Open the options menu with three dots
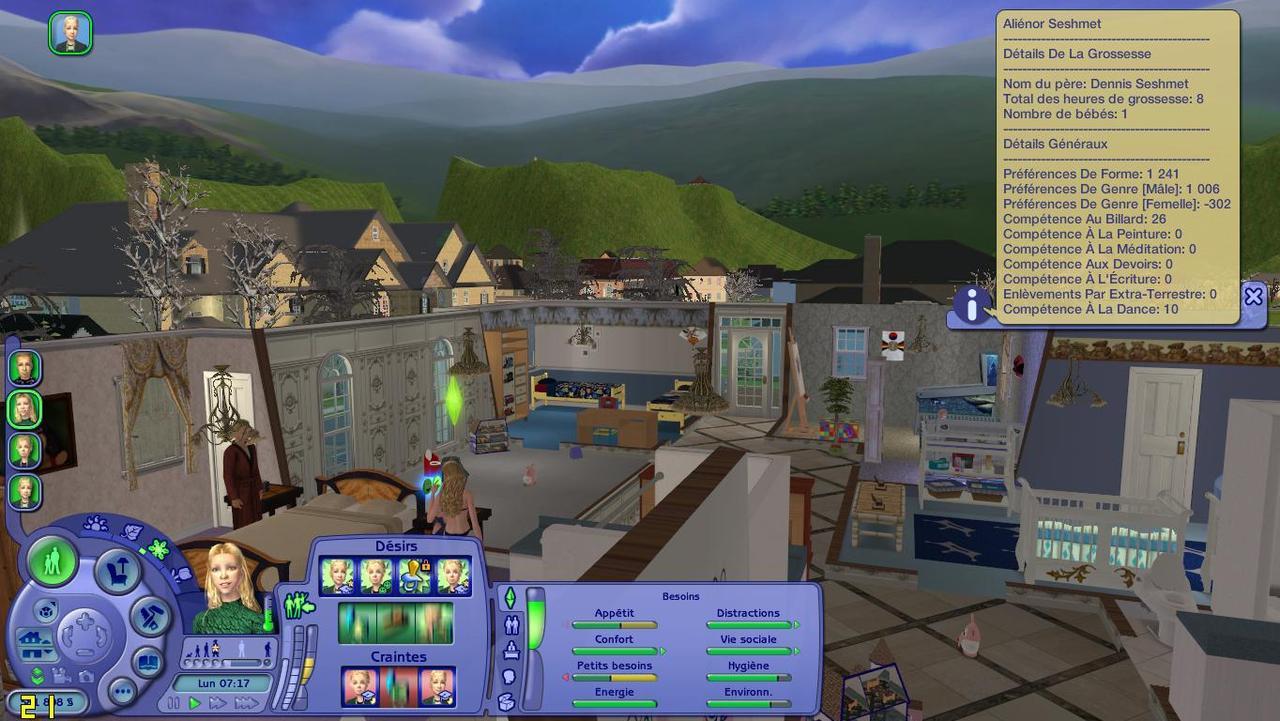The image size is (1280, 721). (x=122, y=691)
